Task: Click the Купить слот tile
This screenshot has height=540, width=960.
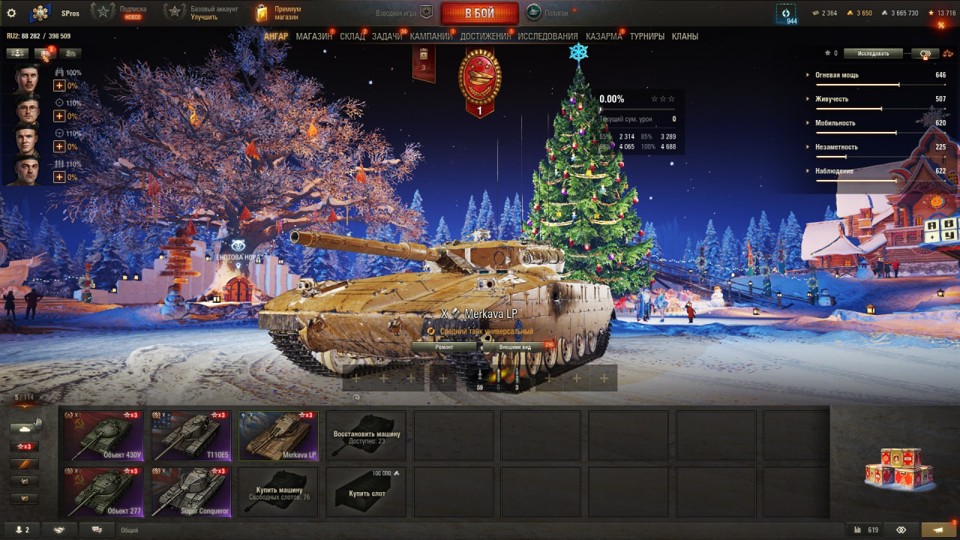Action: [x=366, y=491]
